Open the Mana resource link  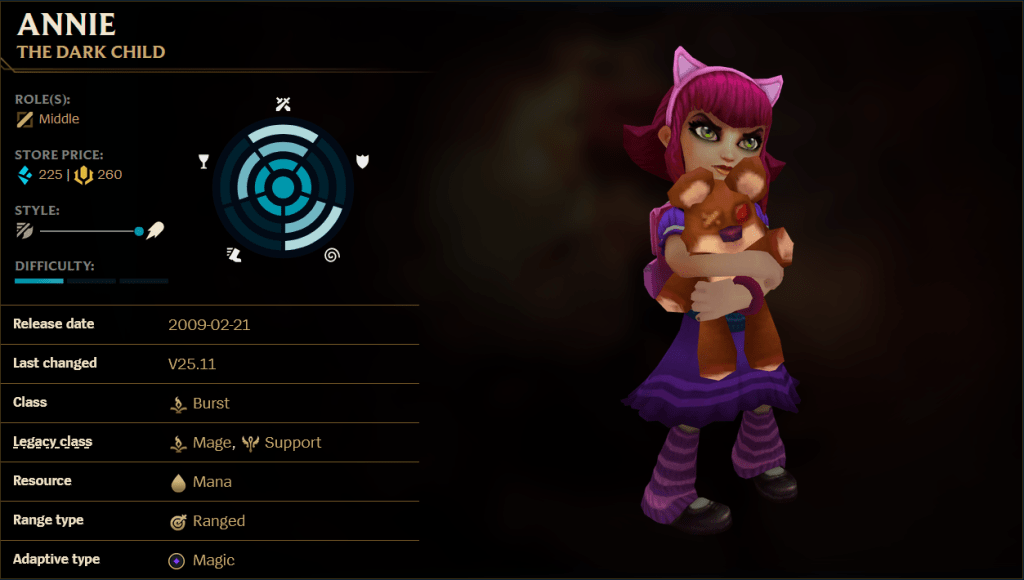(x=211, y=481)
